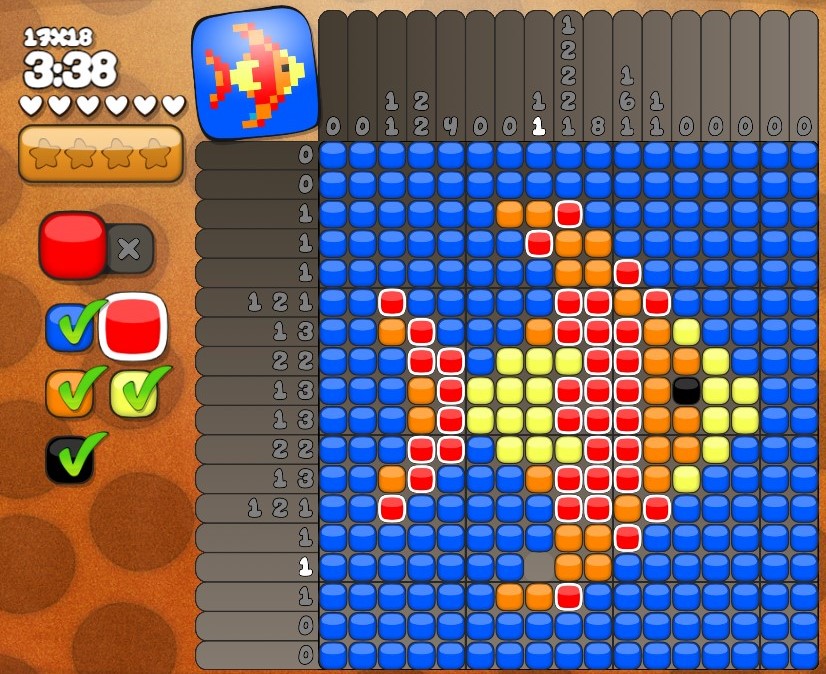Switch to the yellow color swatch
This screenshot has height=674, width=826.
pos(134,393)
